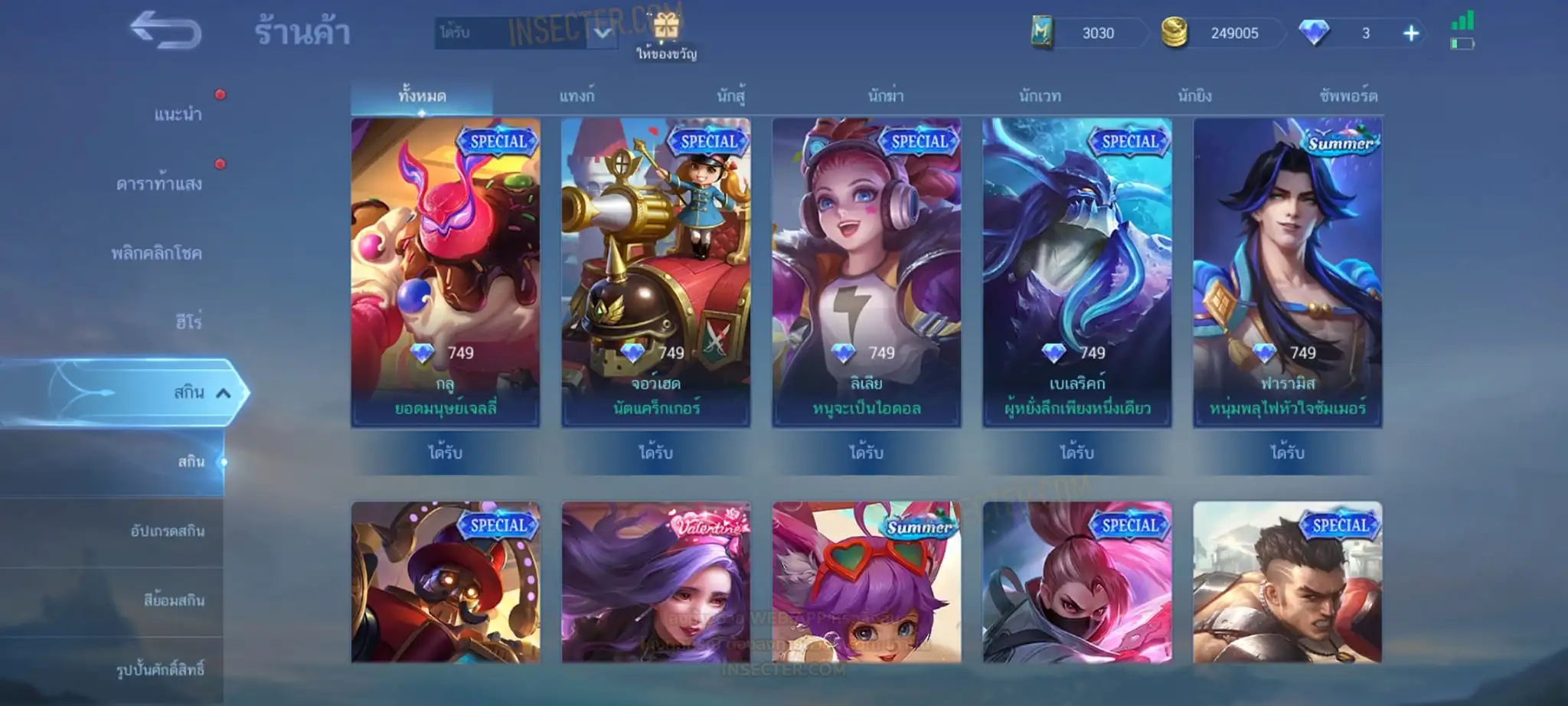Open the อัปเกรดสกิน submenu

(167, 531)
